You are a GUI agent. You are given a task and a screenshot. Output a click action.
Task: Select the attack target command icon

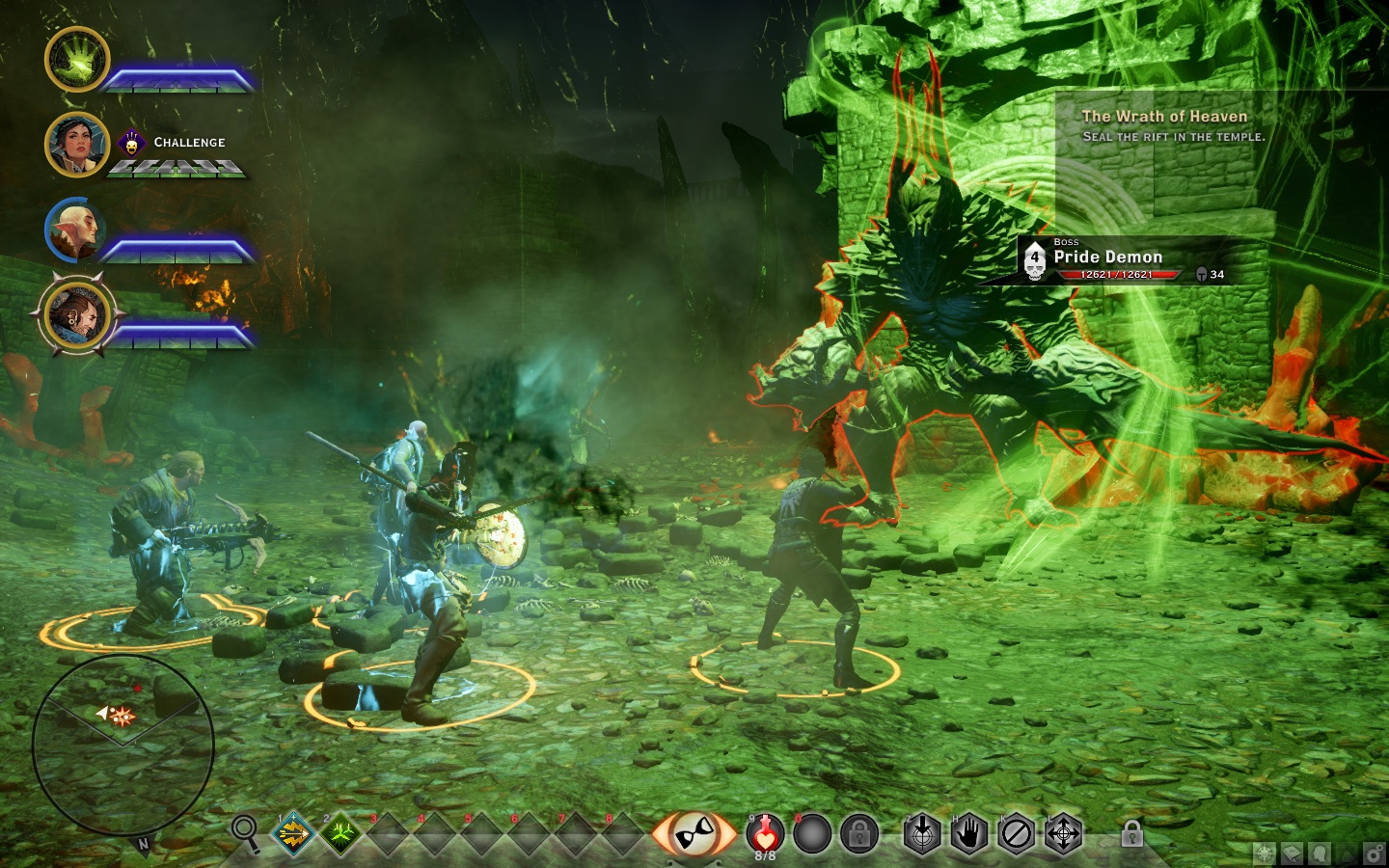(923, 834)
